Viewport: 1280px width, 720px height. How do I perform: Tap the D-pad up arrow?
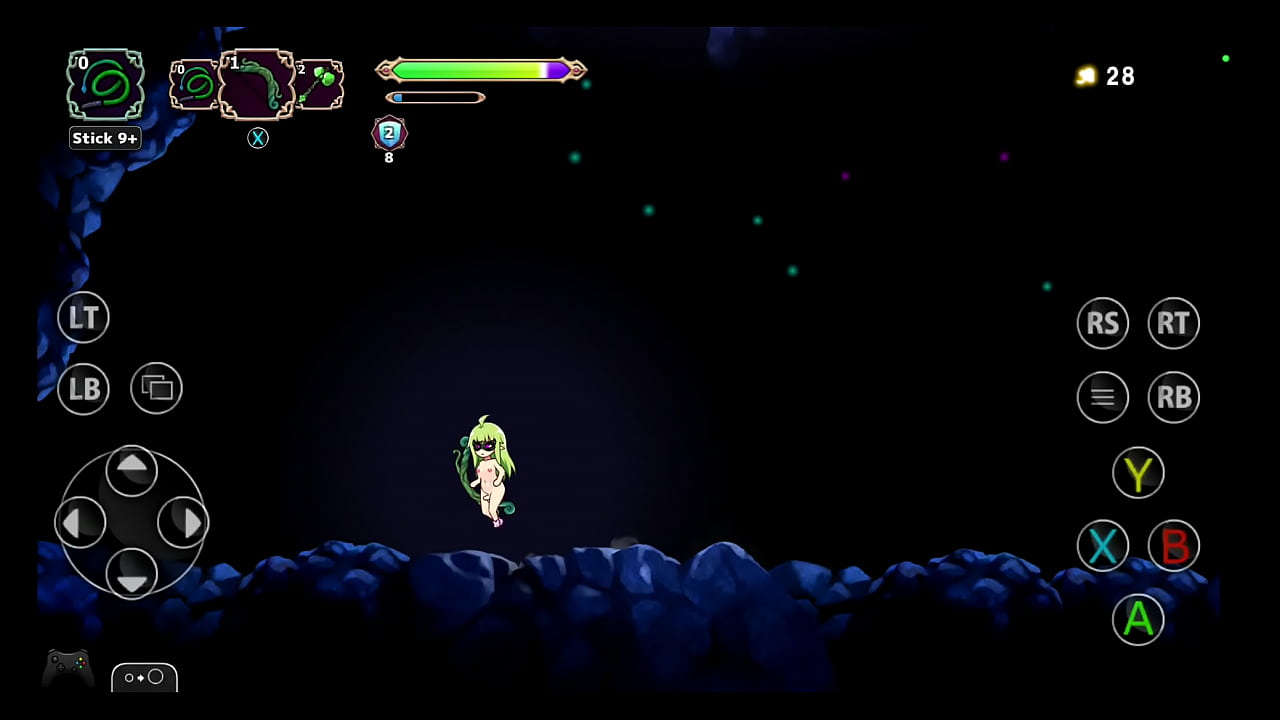132,469
